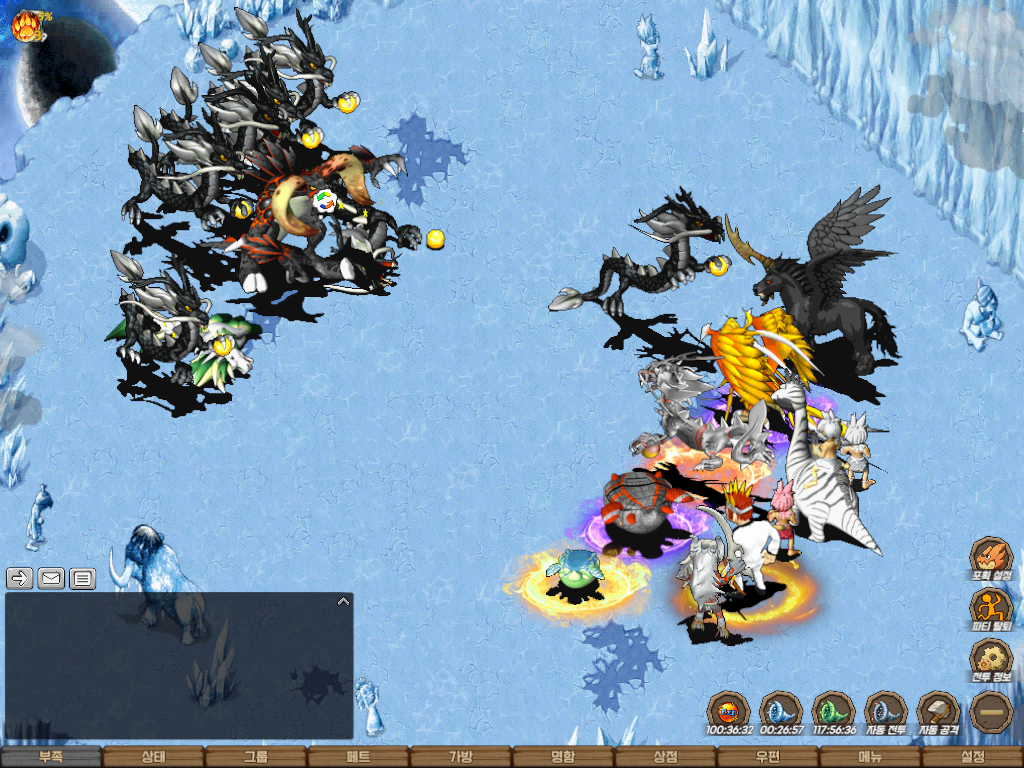The image size is (1024, 768).
Task: Open the 상점 shop
Action: pyautogui.click(x=666, y=757)
